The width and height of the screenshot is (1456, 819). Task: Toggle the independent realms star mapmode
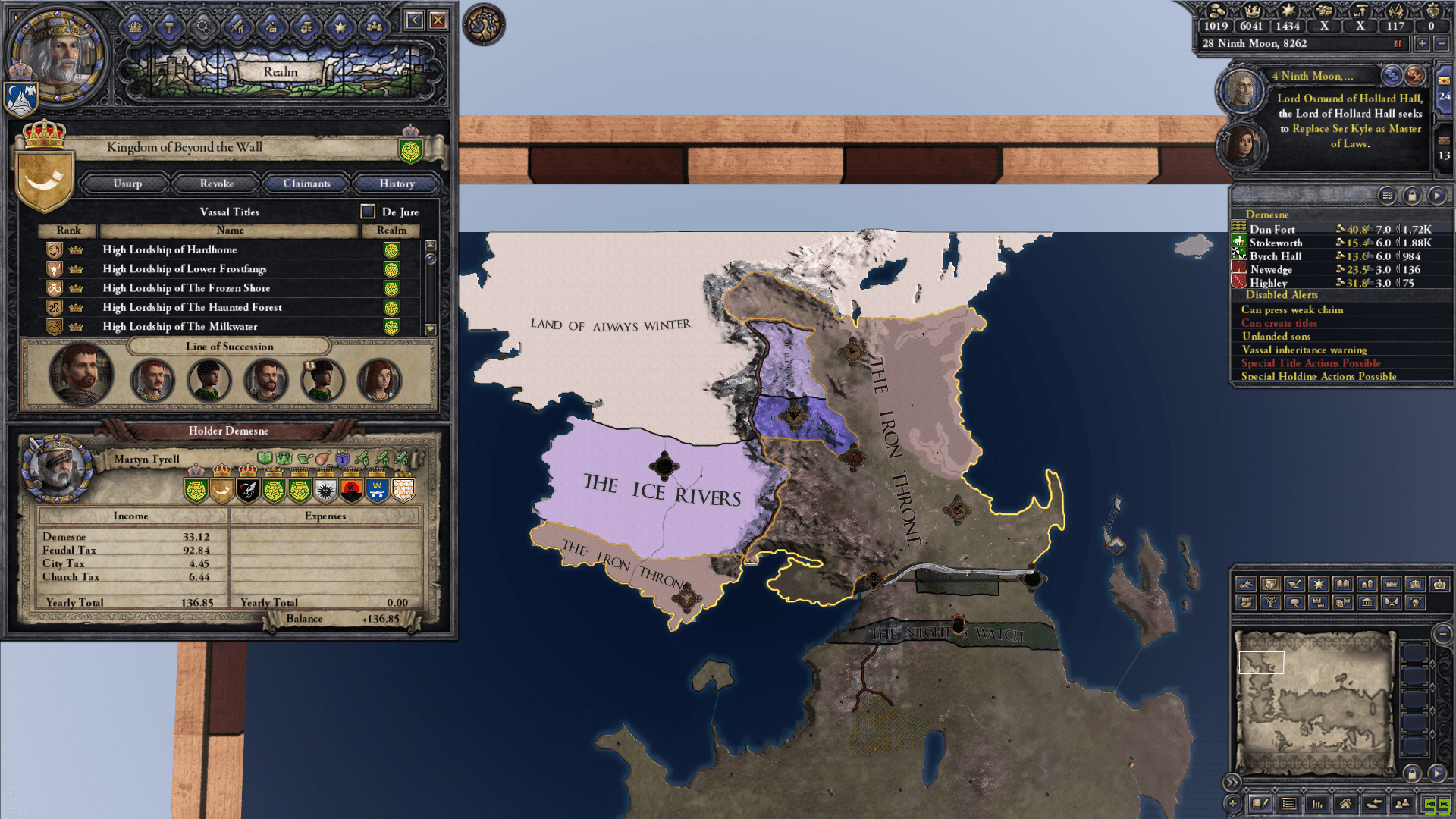pos(1319,584)
